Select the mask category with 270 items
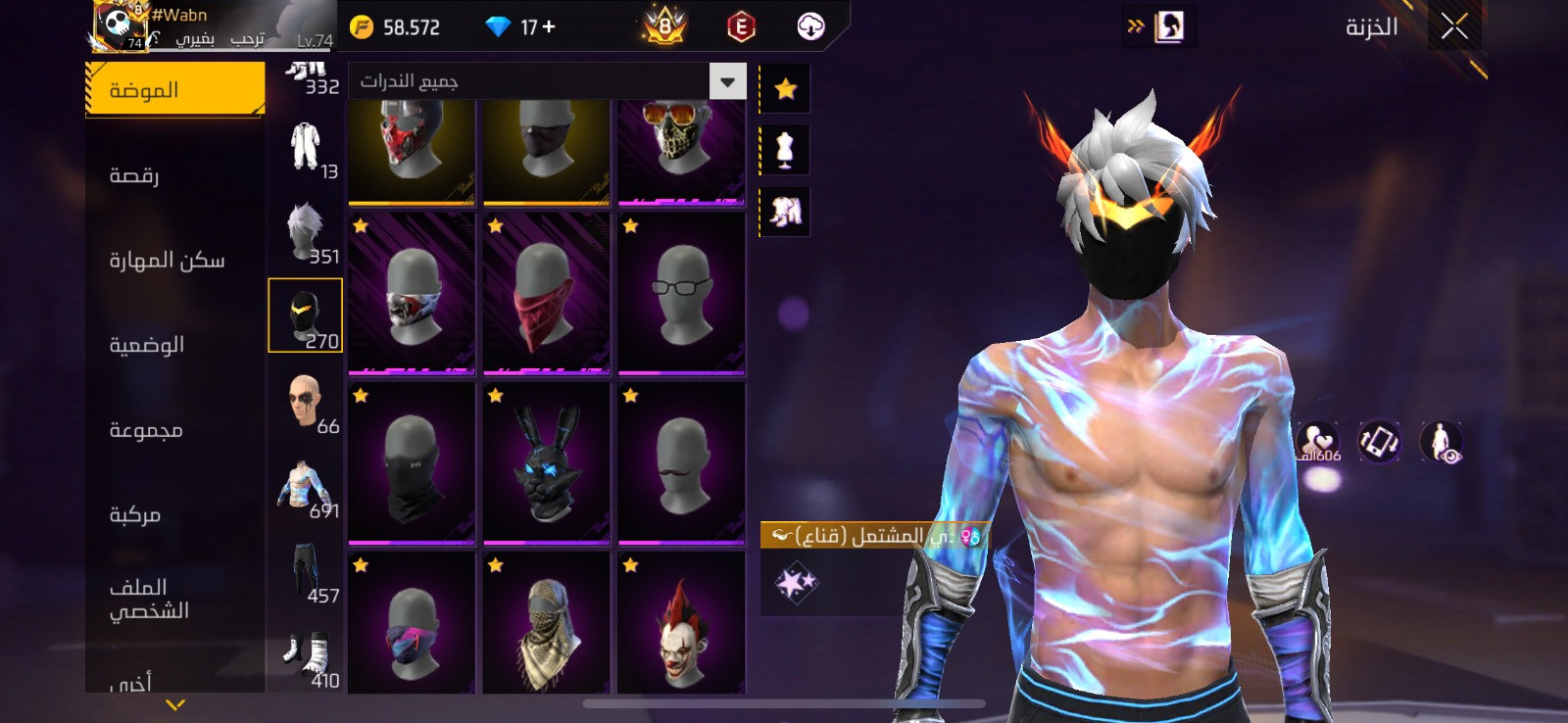Image resolution: width=1568 pixels, height=723 pixels. click(x=305, y=315)
